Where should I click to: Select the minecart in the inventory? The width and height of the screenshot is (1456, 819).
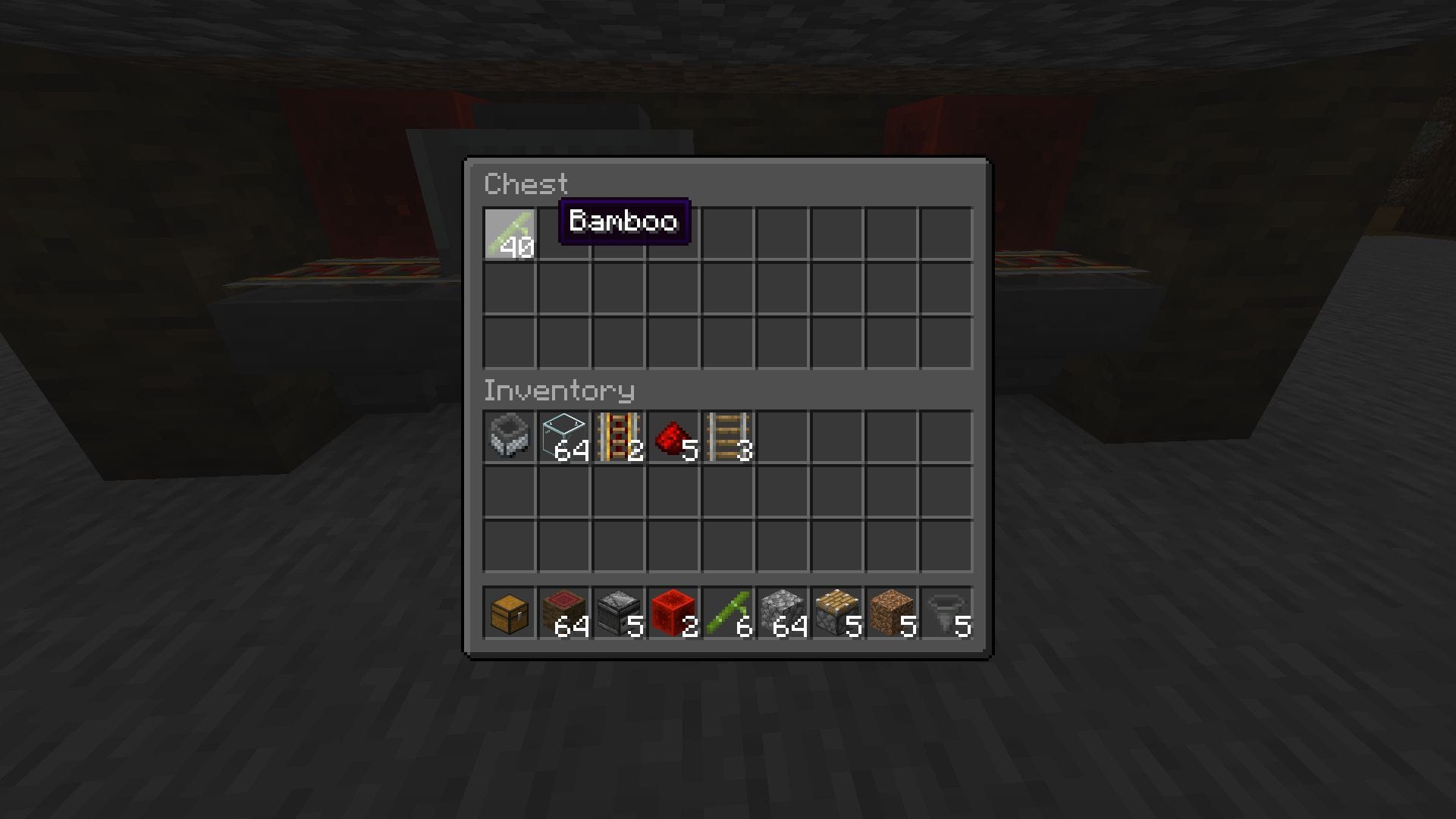[x=510, y=438]
